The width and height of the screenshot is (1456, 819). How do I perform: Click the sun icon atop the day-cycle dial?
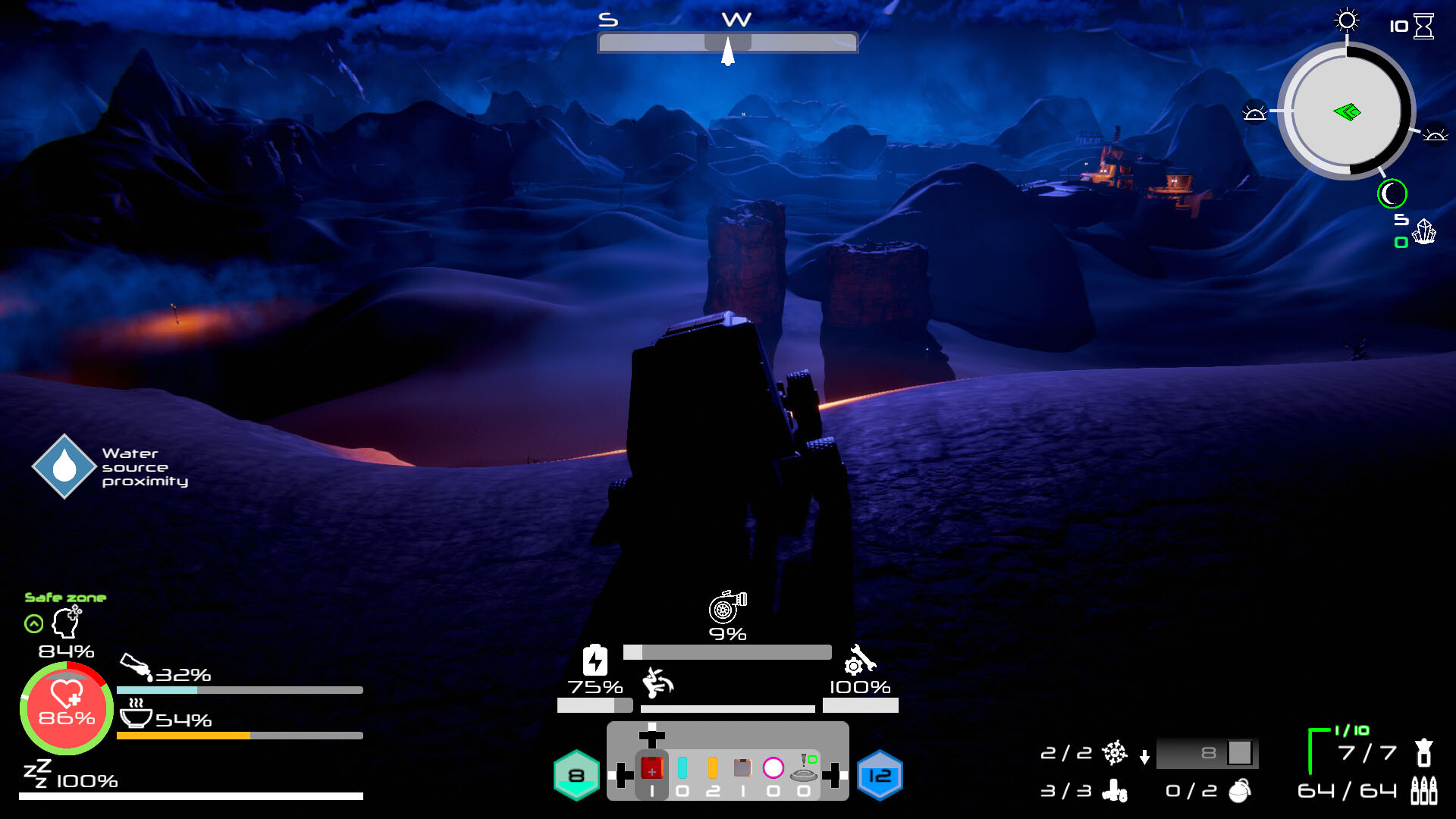coord(1347,21)
